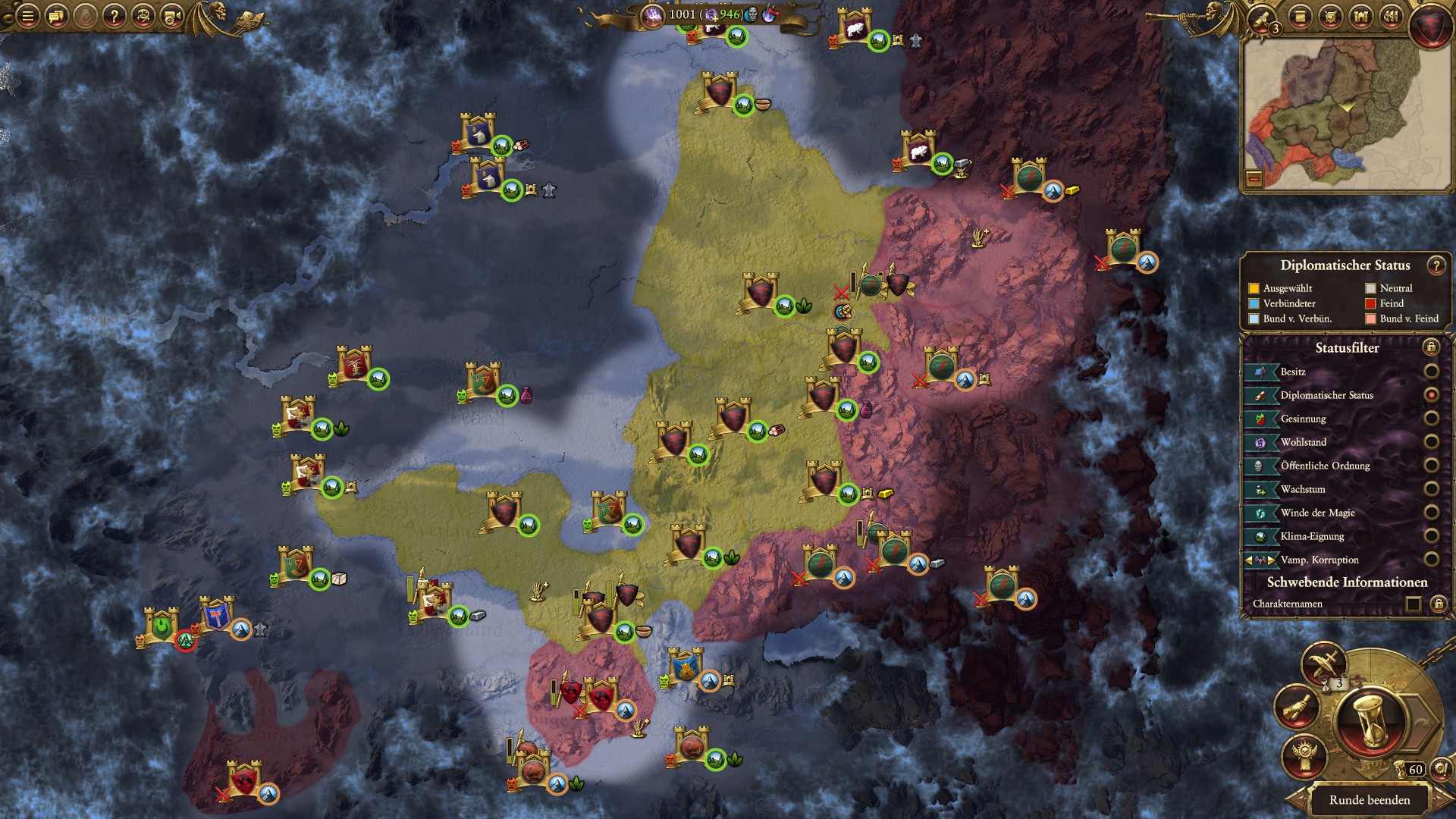1456x819 pixels.
Task: Open the advisor help question-mark icon
Action: (x=114, y=16)
